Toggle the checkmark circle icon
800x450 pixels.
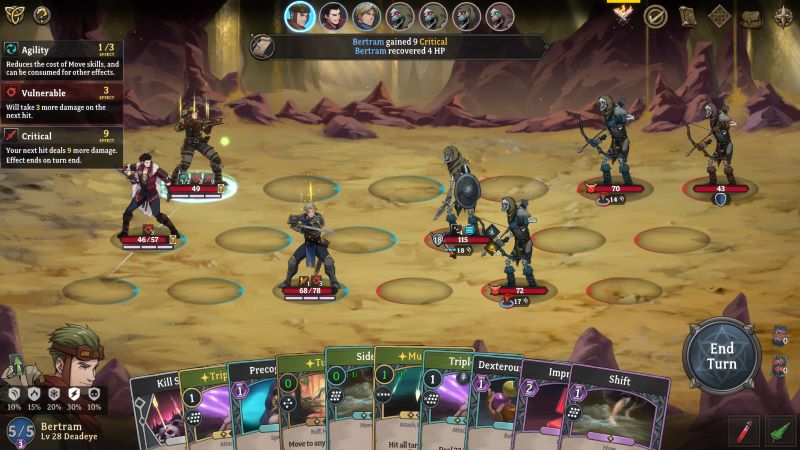point(655,16)
